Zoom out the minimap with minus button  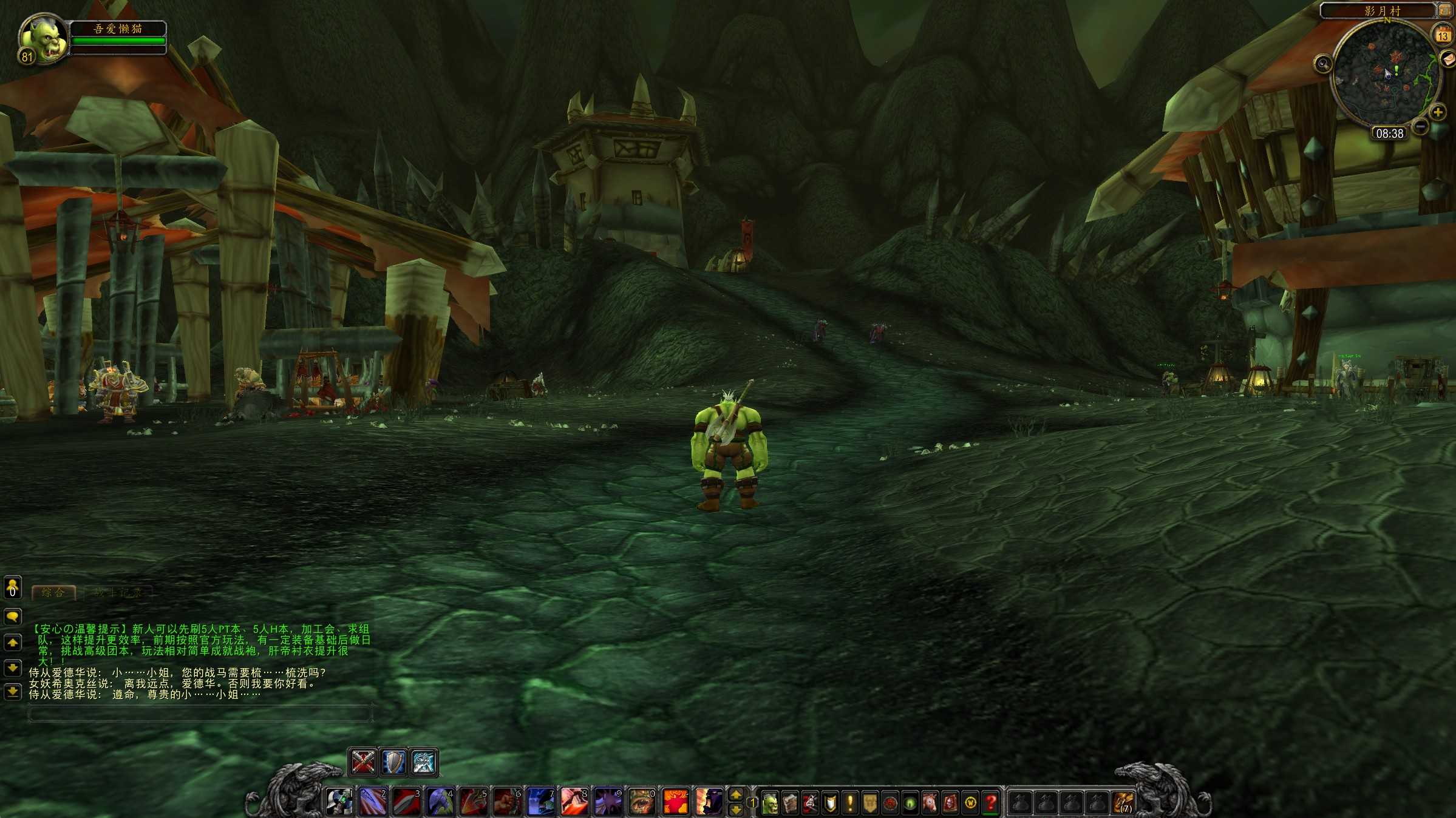(1420, 126)
